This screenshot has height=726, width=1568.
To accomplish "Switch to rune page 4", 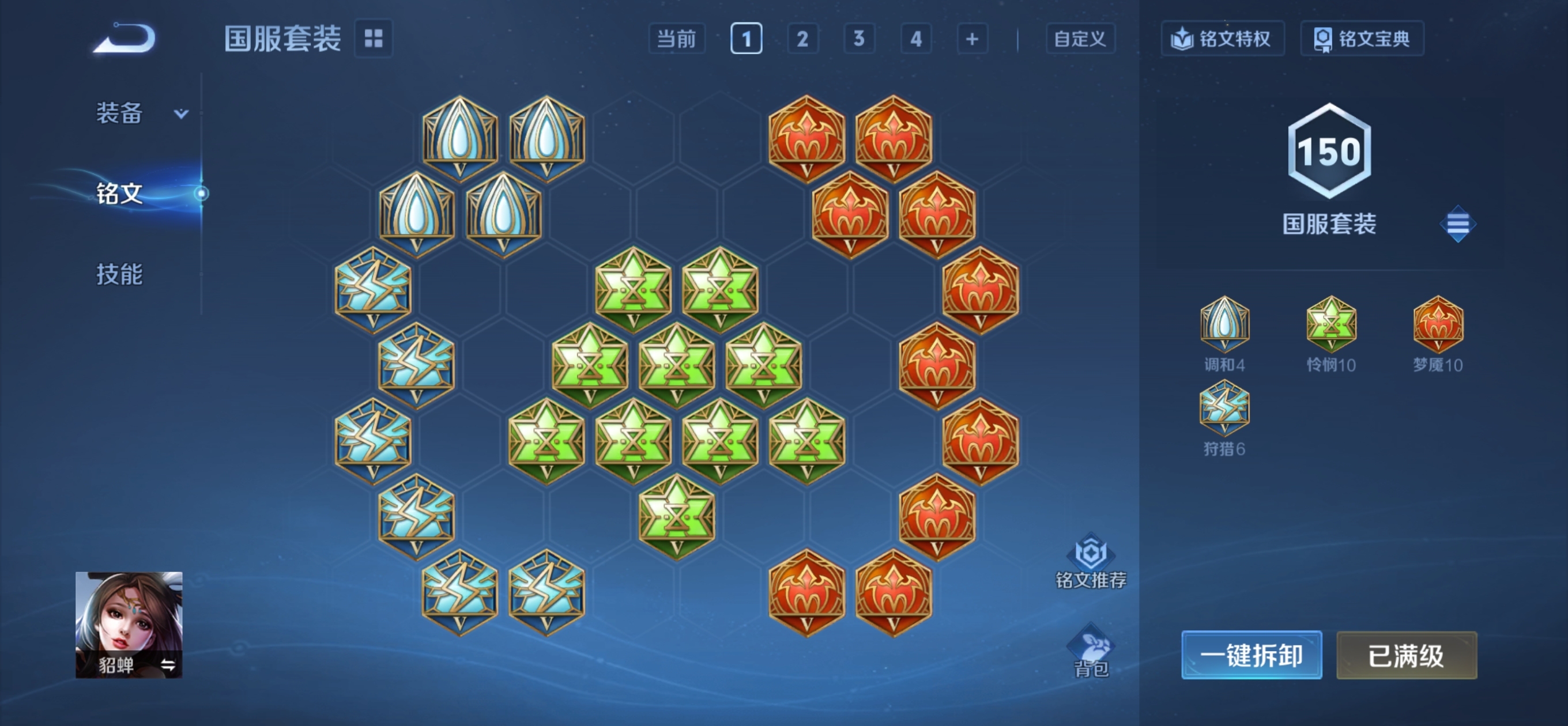I will 915,39.
